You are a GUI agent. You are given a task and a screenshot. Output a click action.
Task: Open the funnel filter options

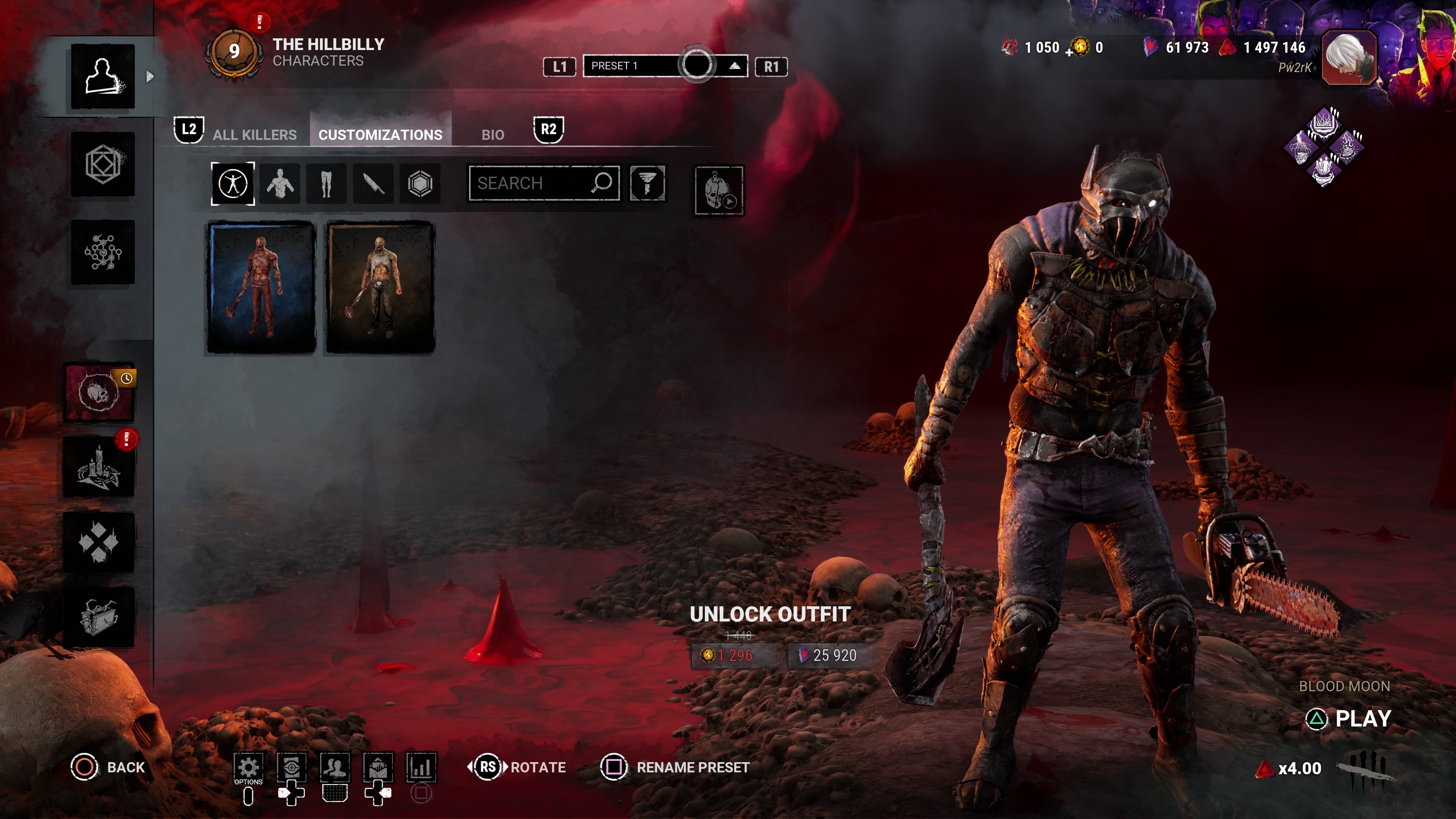[648, 183]
